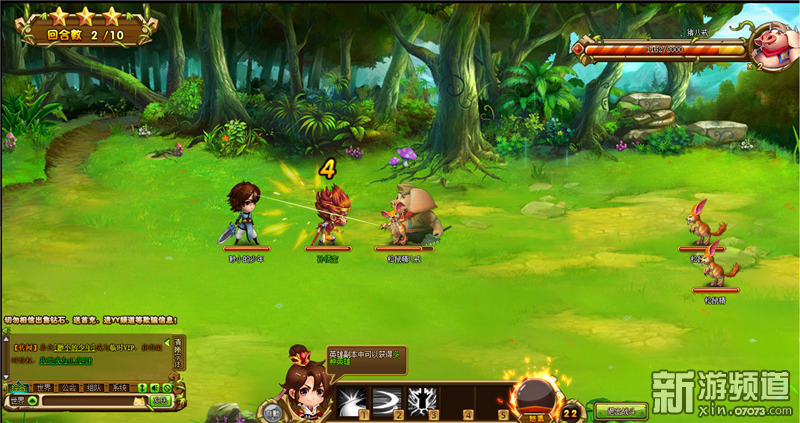Send the chat message with 发送
Screen dimensions: 800x423
click(x=160, y=401)
